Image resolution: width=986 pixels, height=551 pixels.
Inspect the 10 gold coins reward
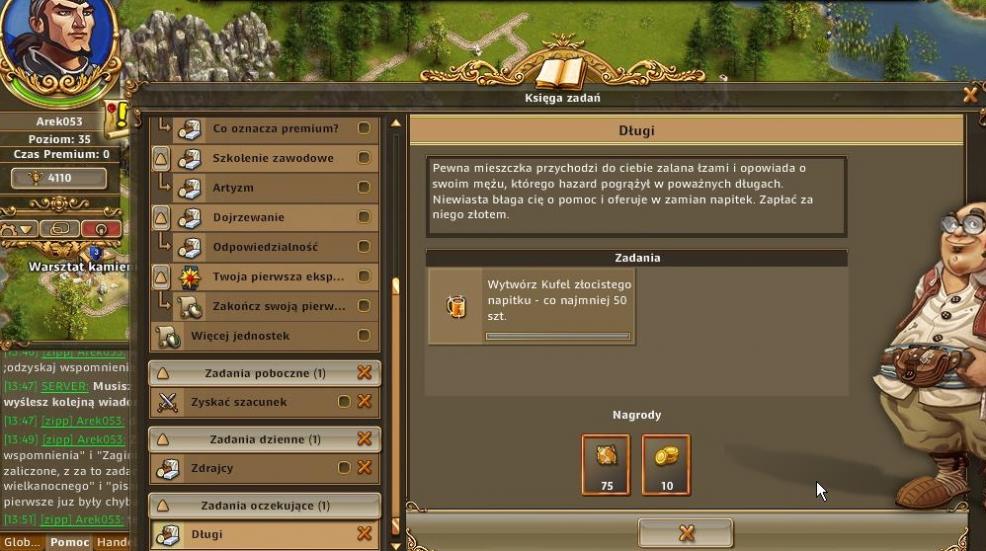665,464
